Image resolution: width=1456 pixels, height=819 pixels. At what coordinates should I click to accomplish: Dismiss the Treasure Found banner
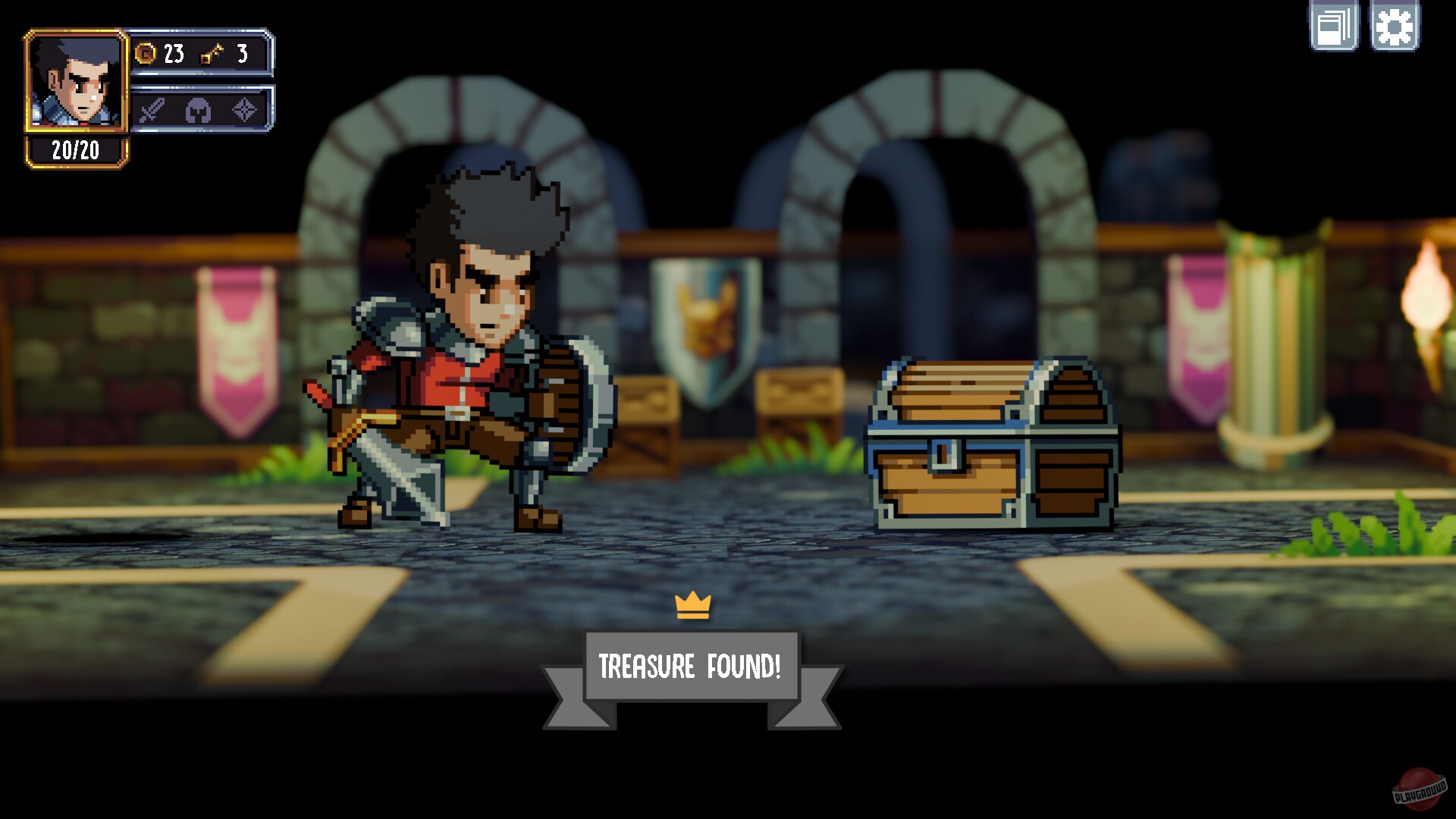pyautogui.click(x=692, y=666)
